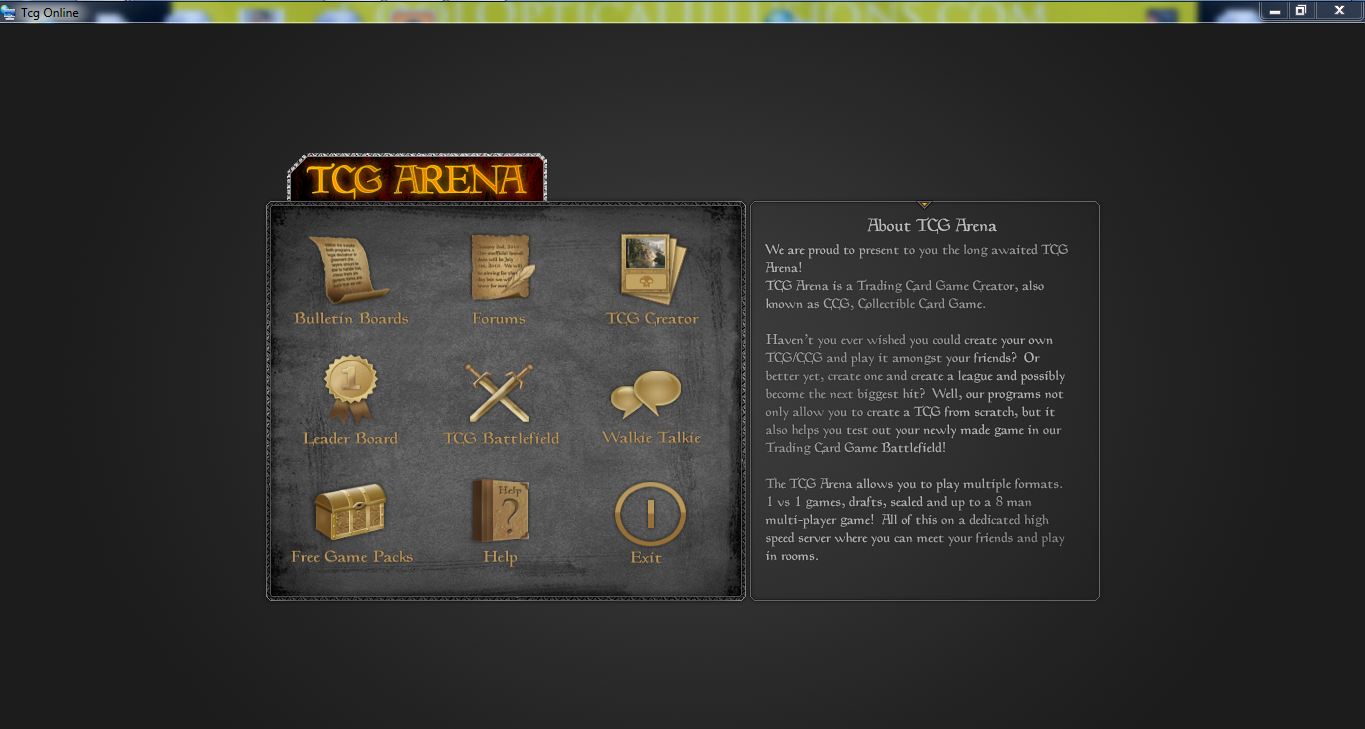Open the Bulletin Boards scroll

349,270
